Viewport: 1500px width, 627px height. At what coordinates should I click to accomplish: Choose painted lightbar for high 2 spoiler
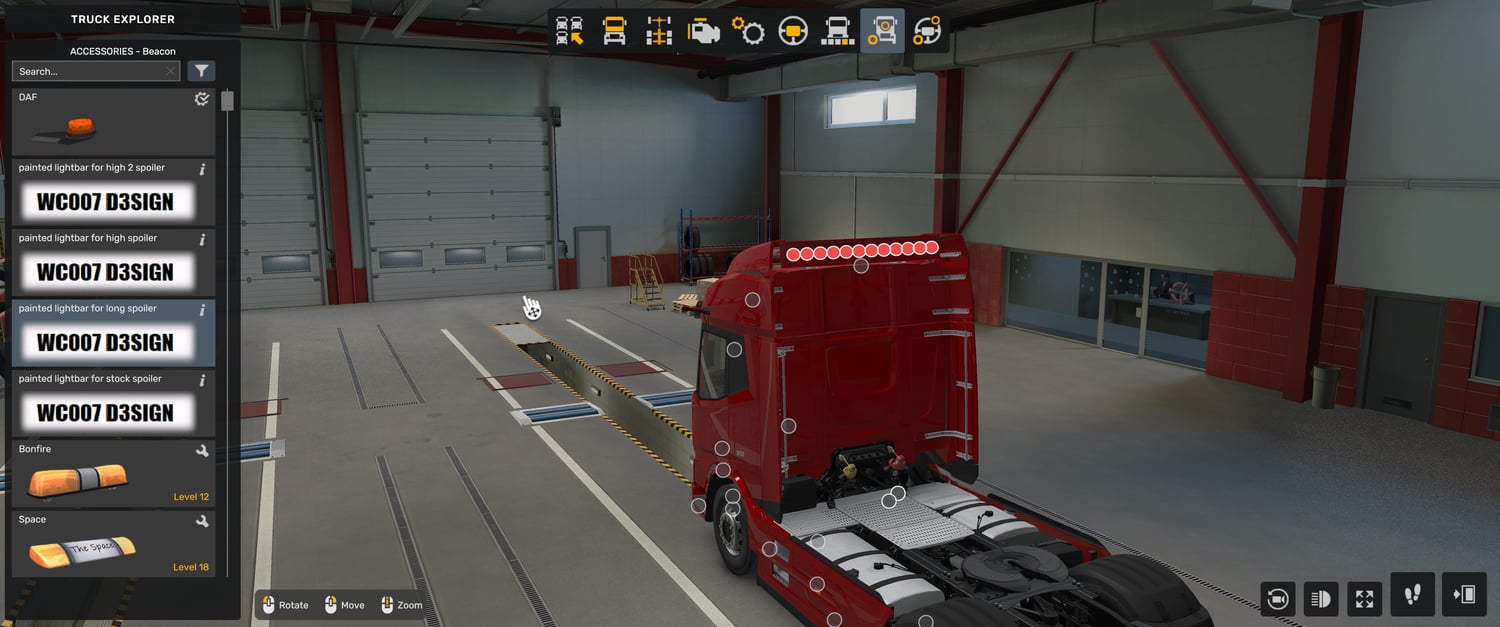tap(113, 192)
